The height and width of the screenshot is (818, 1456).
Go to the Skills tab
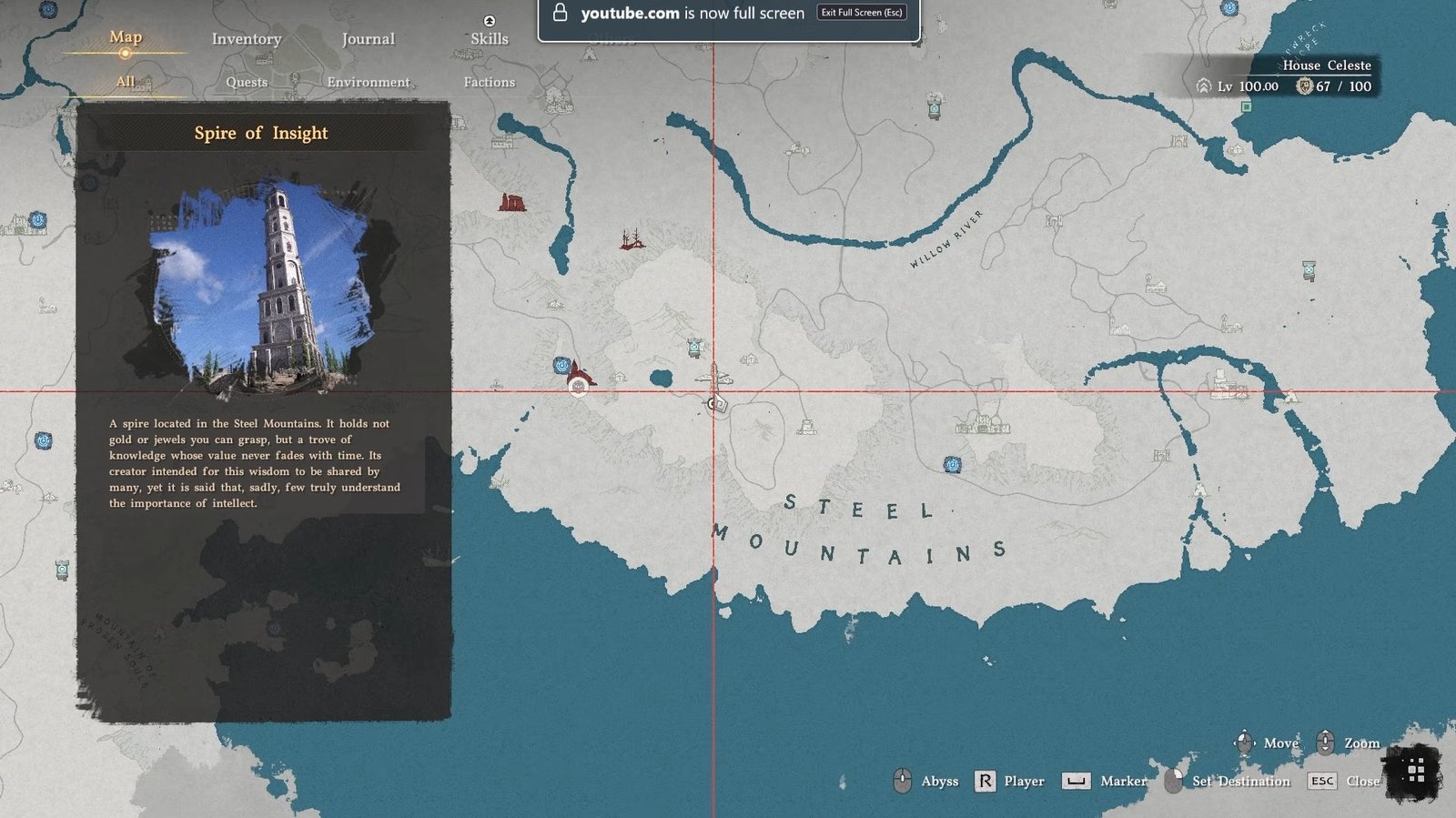coord(489,39)
